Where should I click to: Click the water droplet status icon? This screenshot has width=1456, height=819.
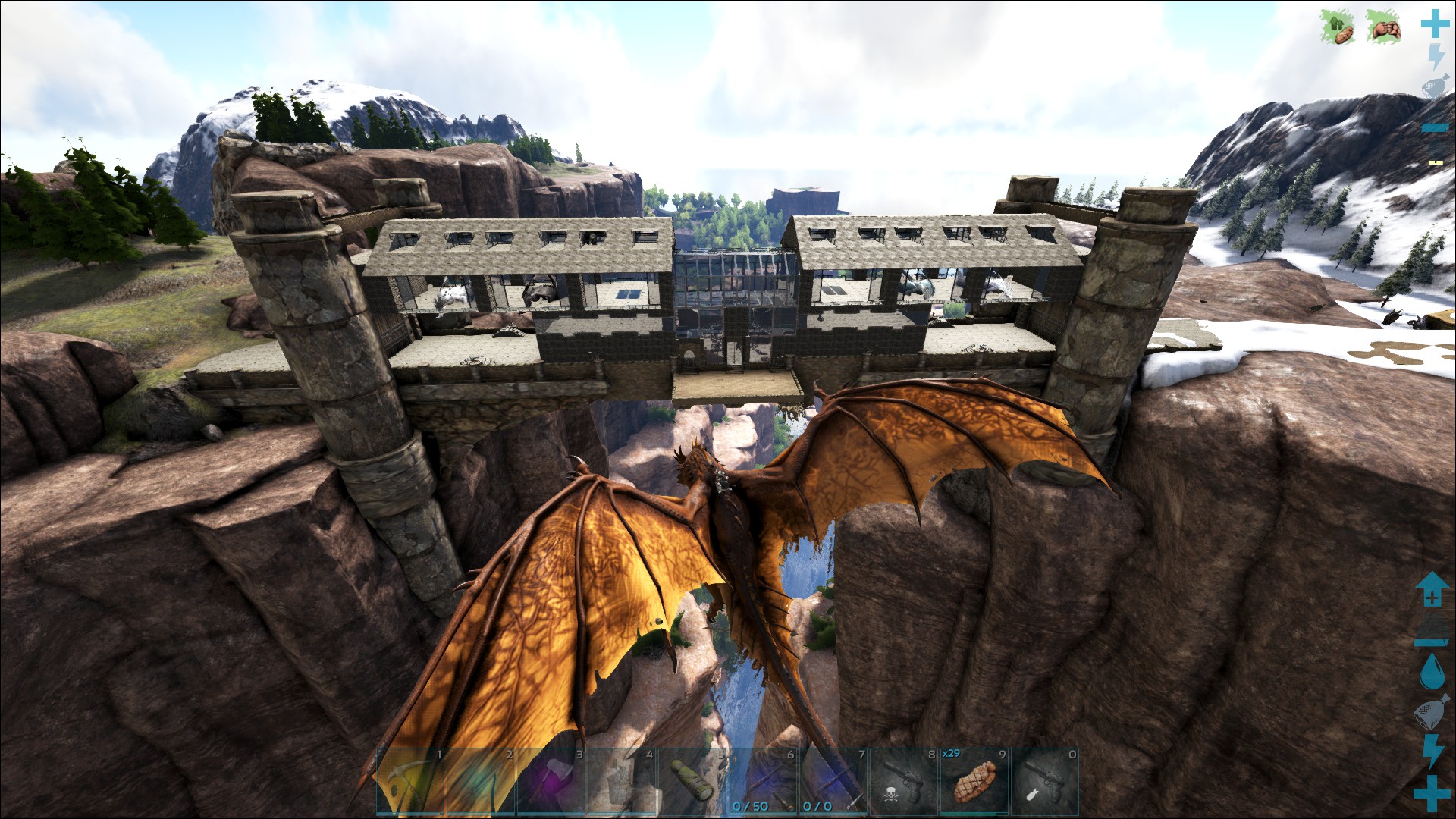(x=1433, y=670)
